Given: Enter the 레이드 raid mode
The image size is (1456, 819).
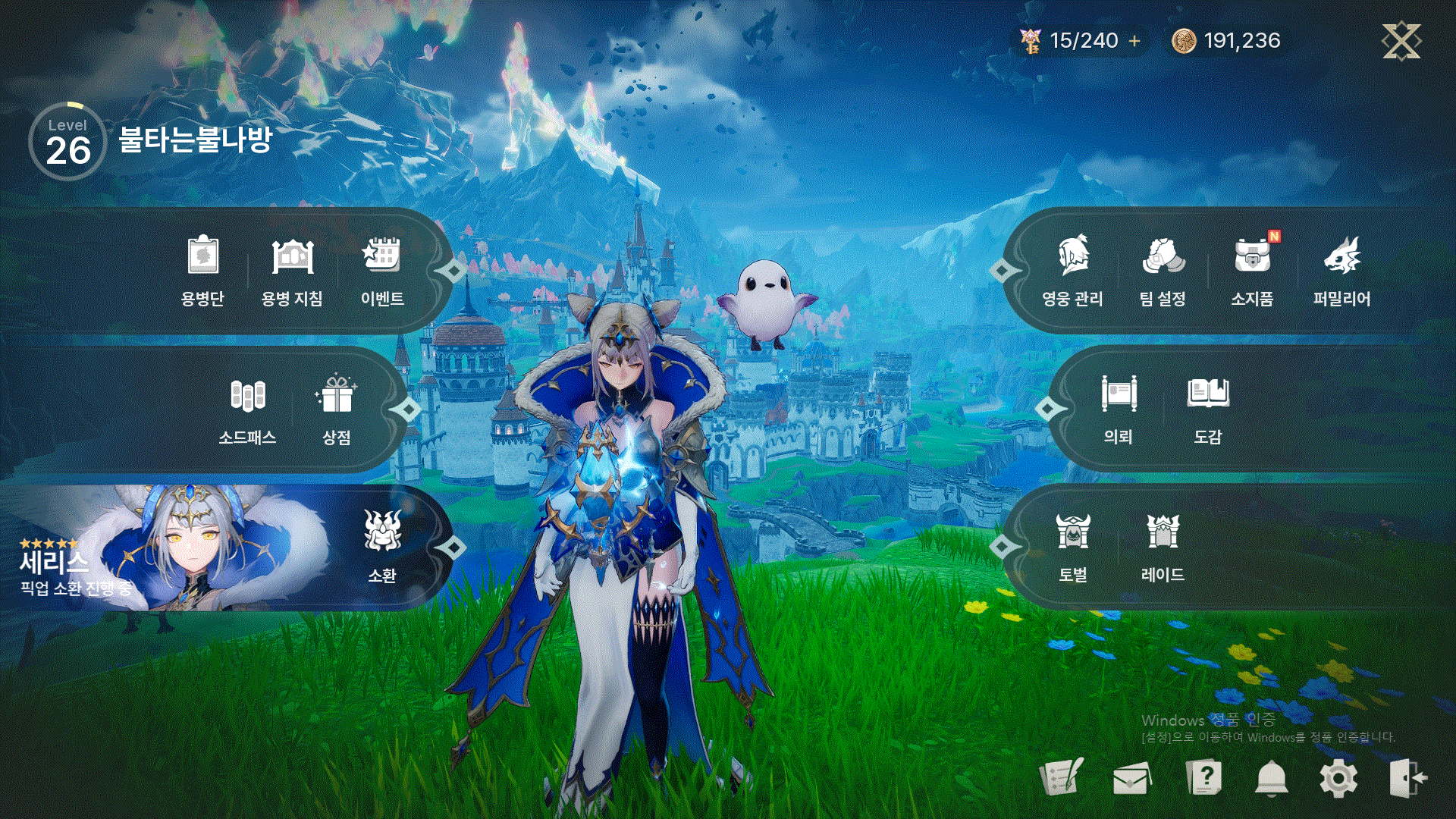Looking at the screenshot, I should pyautogui.click(x=1163, y=546).
